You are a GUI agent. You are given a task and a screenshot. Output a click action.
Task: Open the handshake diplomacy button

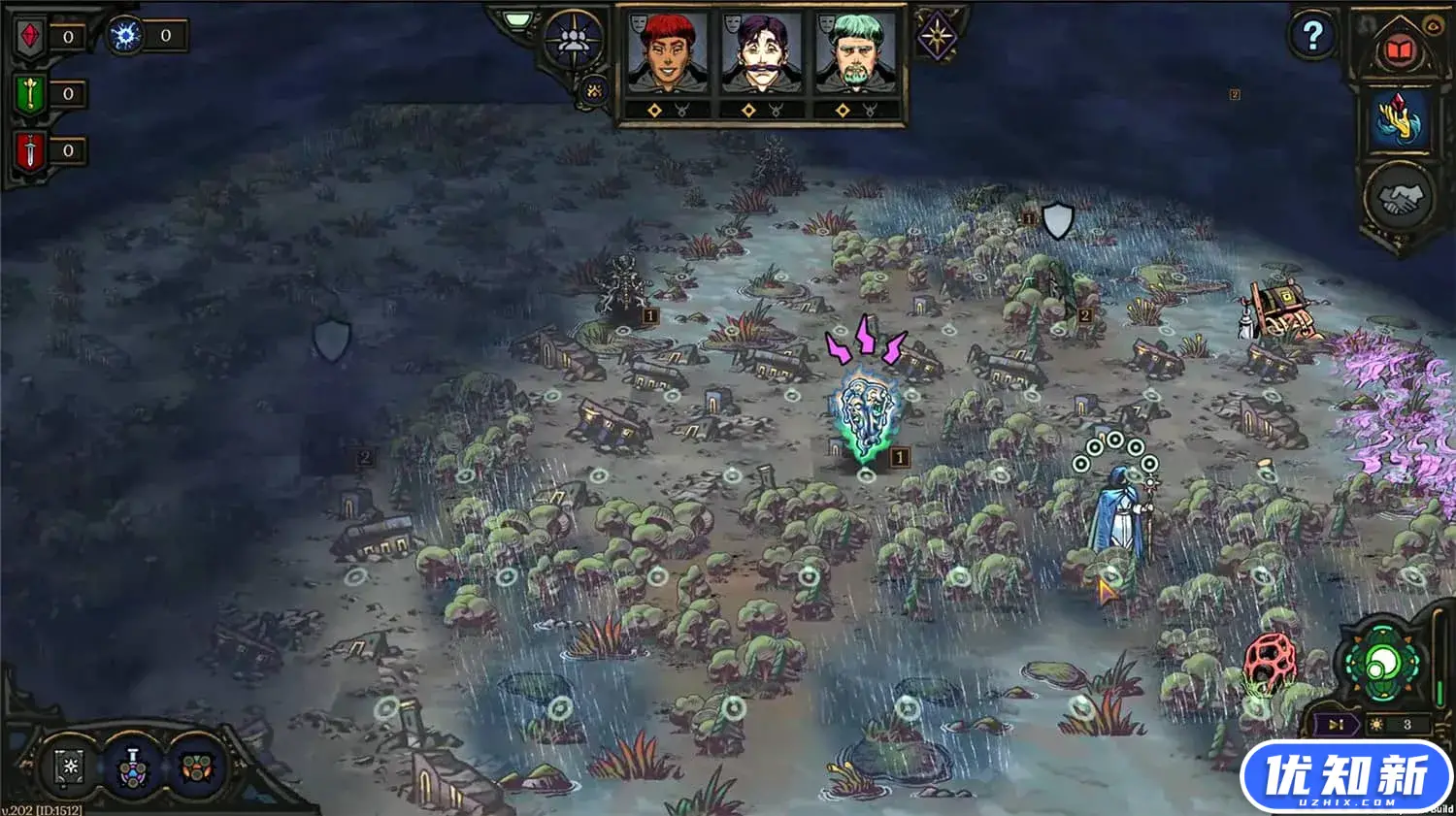coord(1401,200)
